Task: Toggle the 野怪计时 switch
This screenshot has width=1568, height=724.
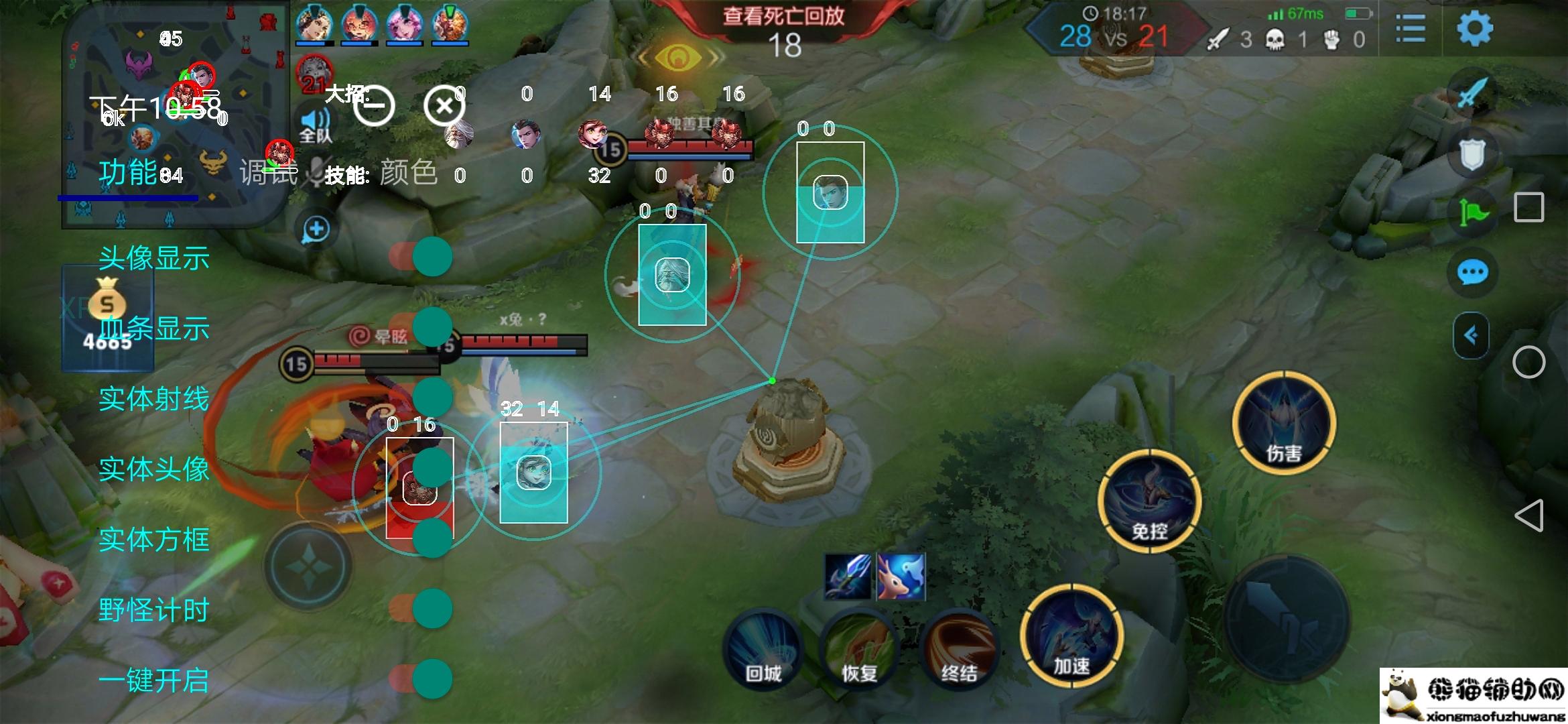Action: tap(422, 609)
